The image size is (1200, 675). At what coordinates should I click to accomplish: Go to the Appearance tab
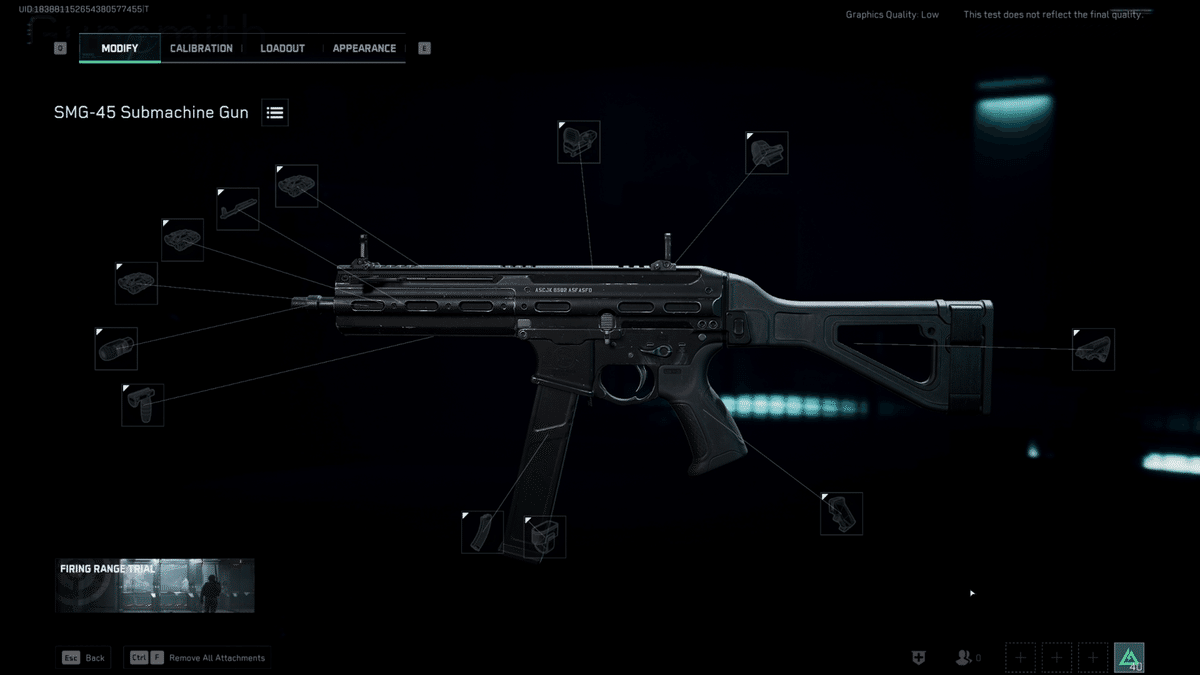click(x=364, y=48)
